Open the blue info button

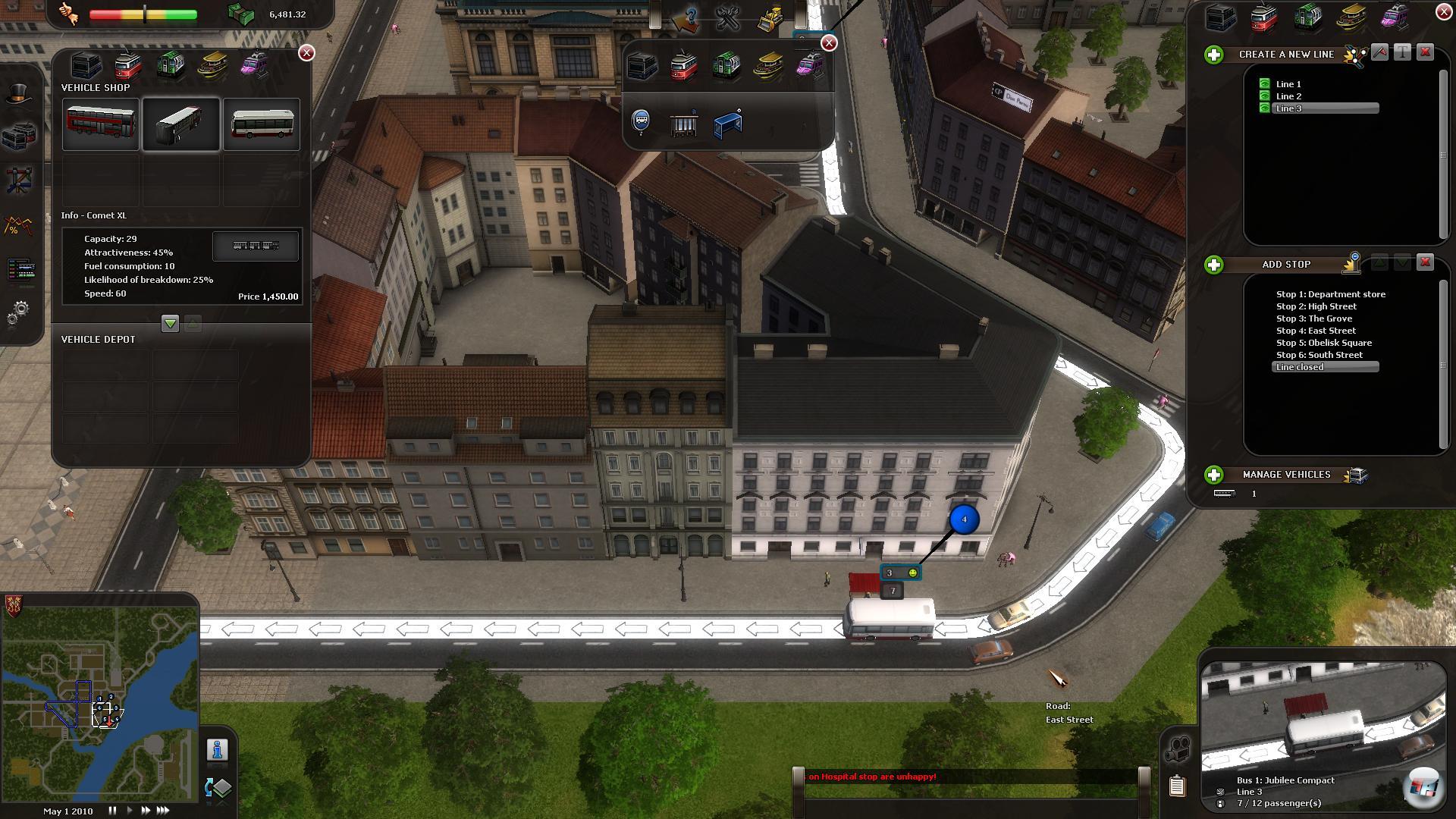coord(218,750)
